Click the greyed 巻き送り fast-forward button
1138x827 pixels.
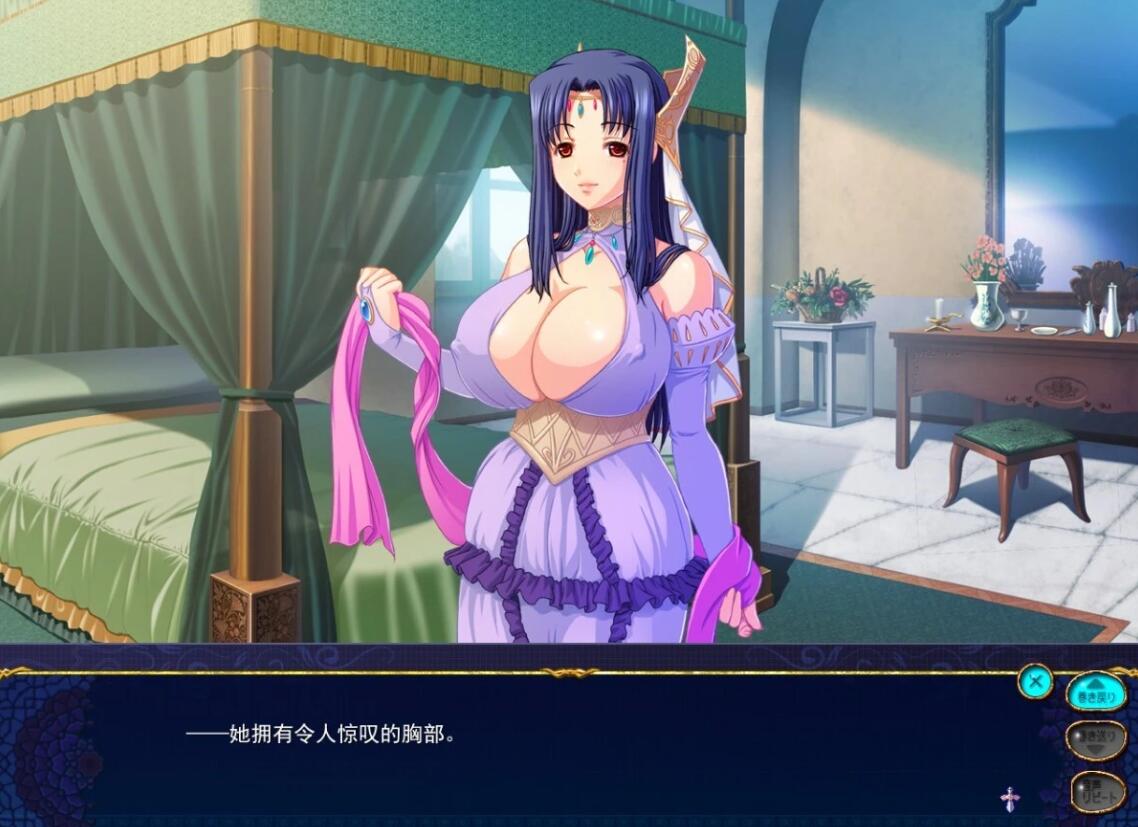pos(1096,741)
